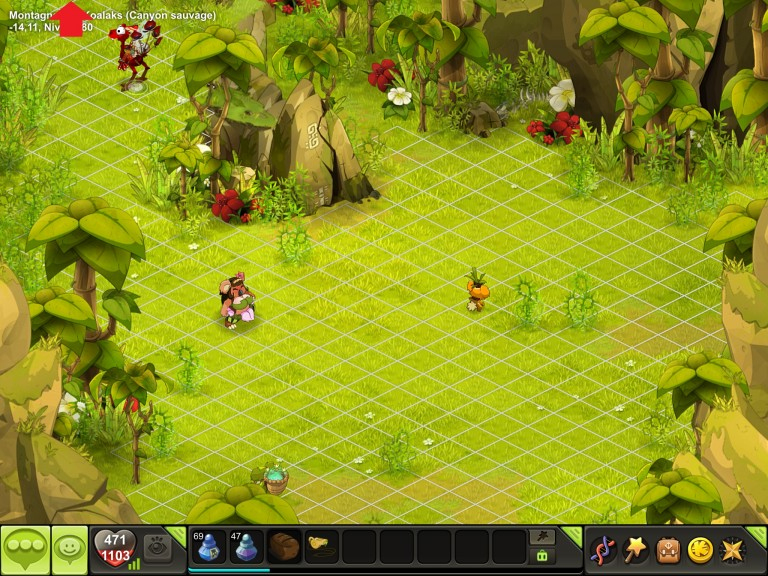768x576 pixels.
Task: Open the chat speech bubble
Action: tap(25, 548)
